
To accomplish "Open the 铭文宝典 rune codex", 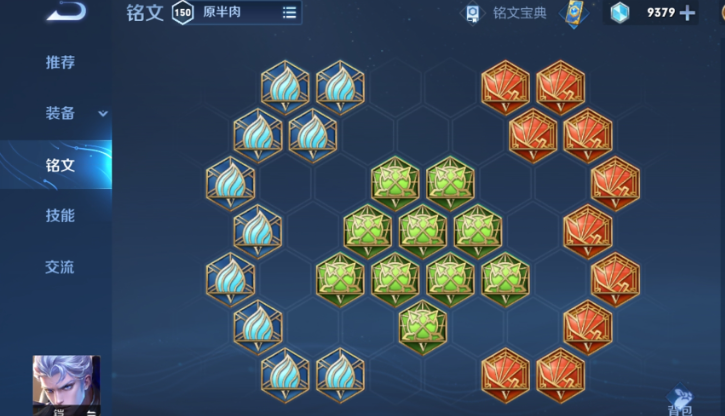I will tap(507, 13).
